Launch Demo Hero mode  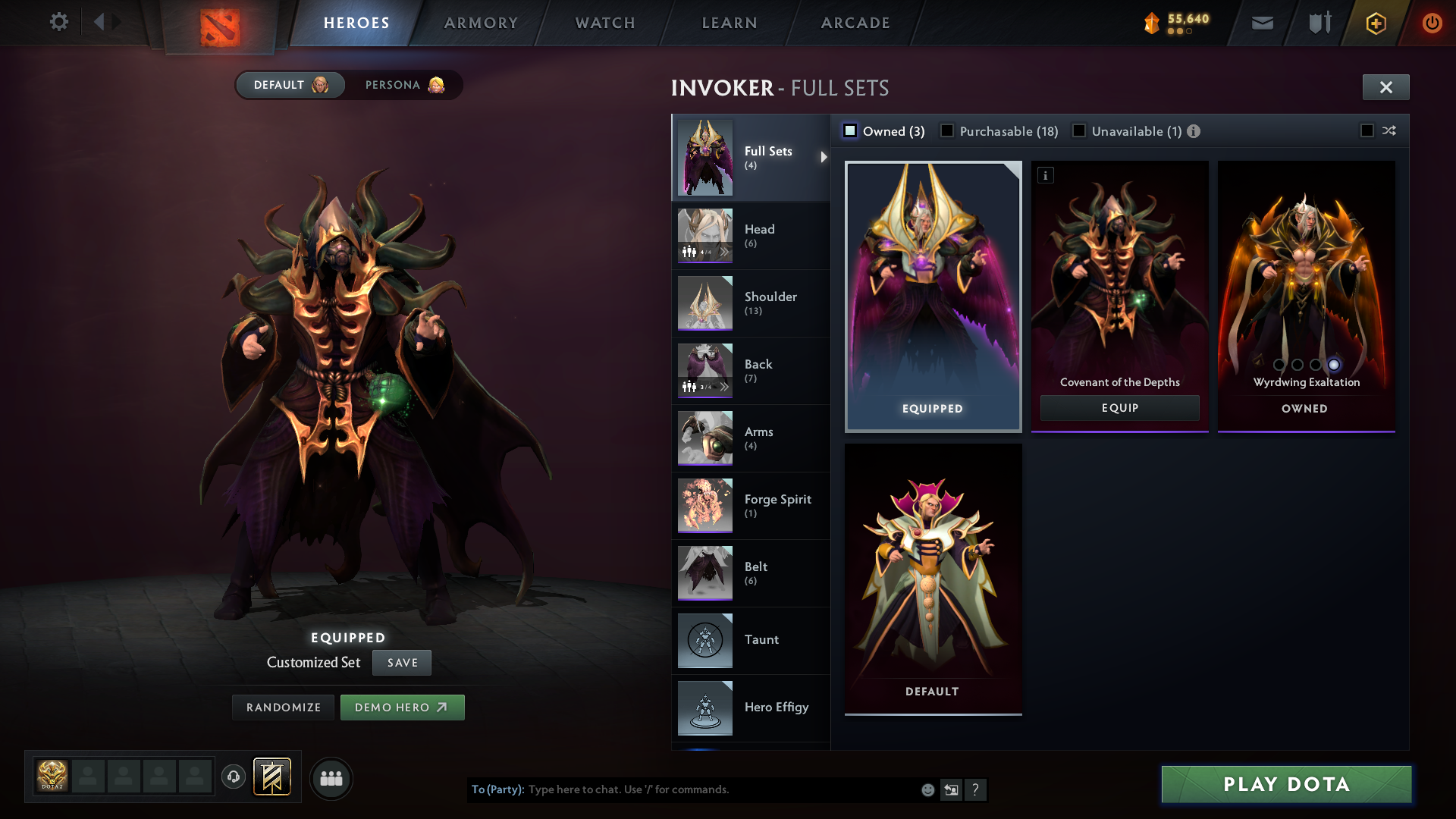402,708
